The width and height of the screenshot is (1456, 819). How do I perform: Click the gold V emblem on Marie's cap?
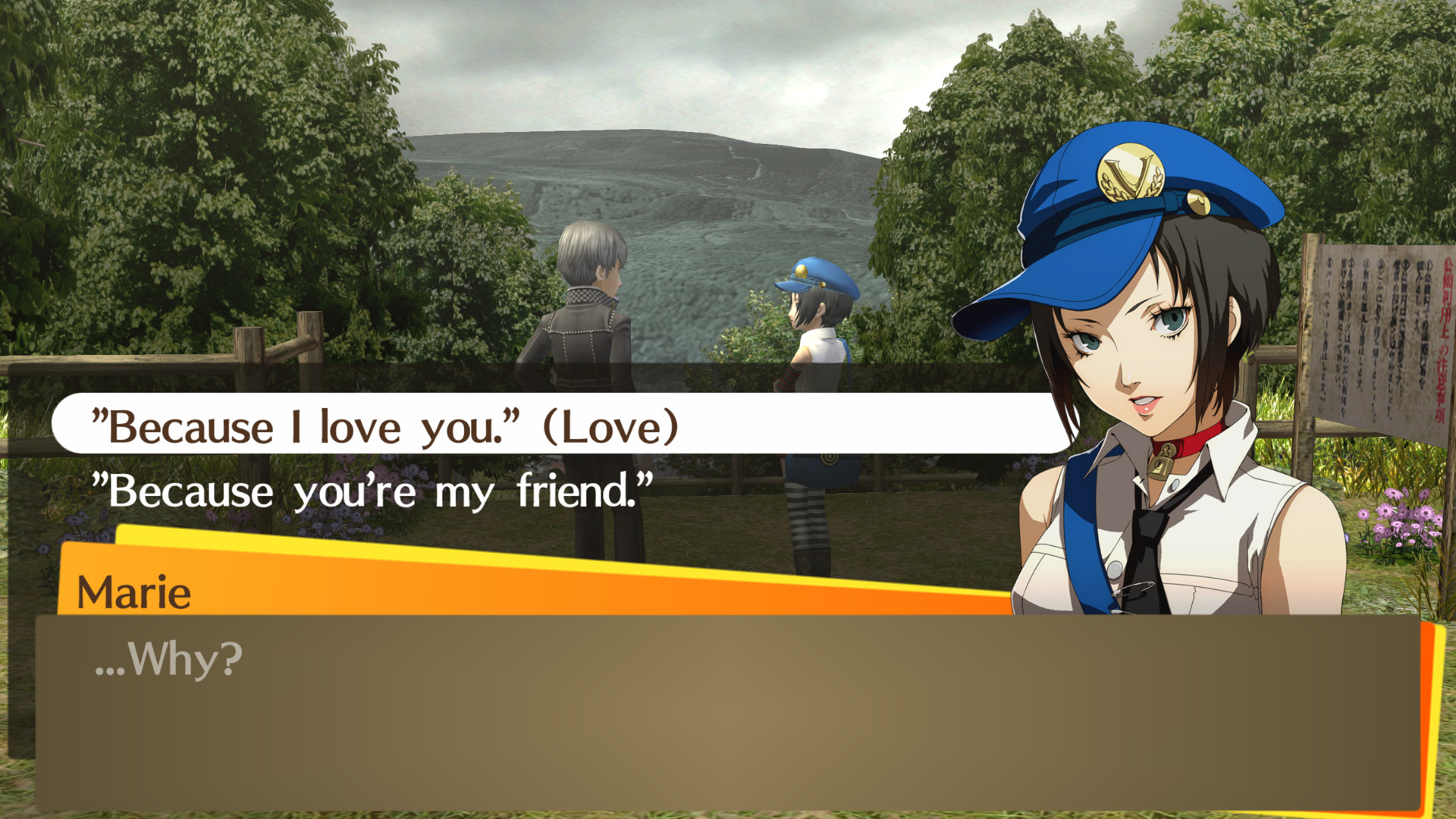[1131, 171]
